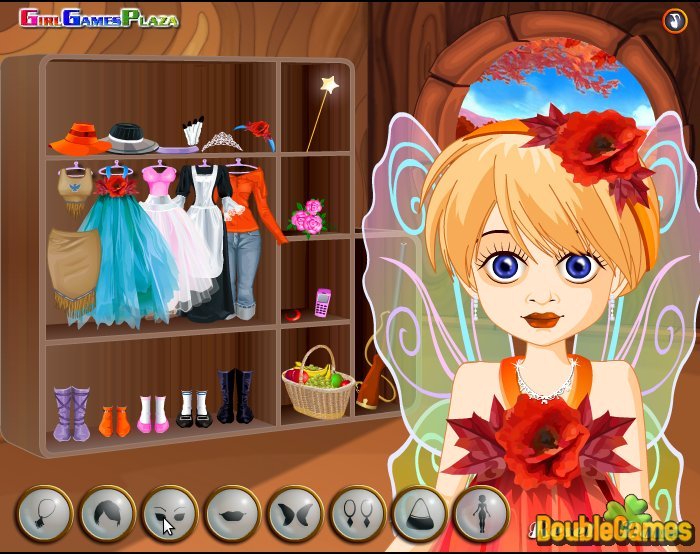Viewport: 700px width, 554px height.
Task: Open the earrings category
Action: [357, 515]
